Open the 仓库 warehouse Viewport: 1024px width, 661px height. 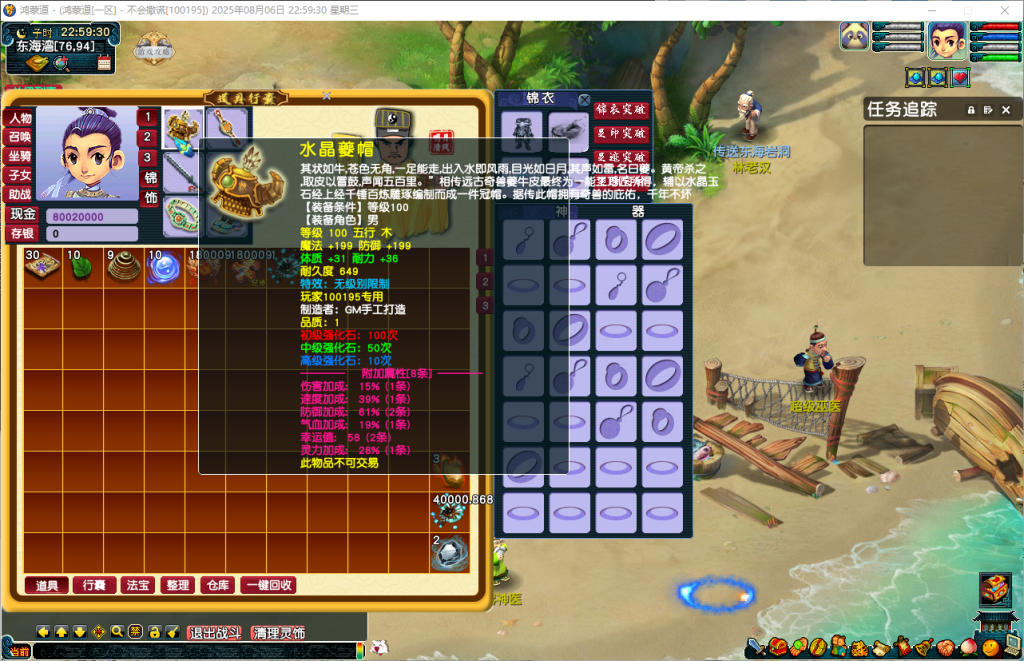click(x=218, y=585)
